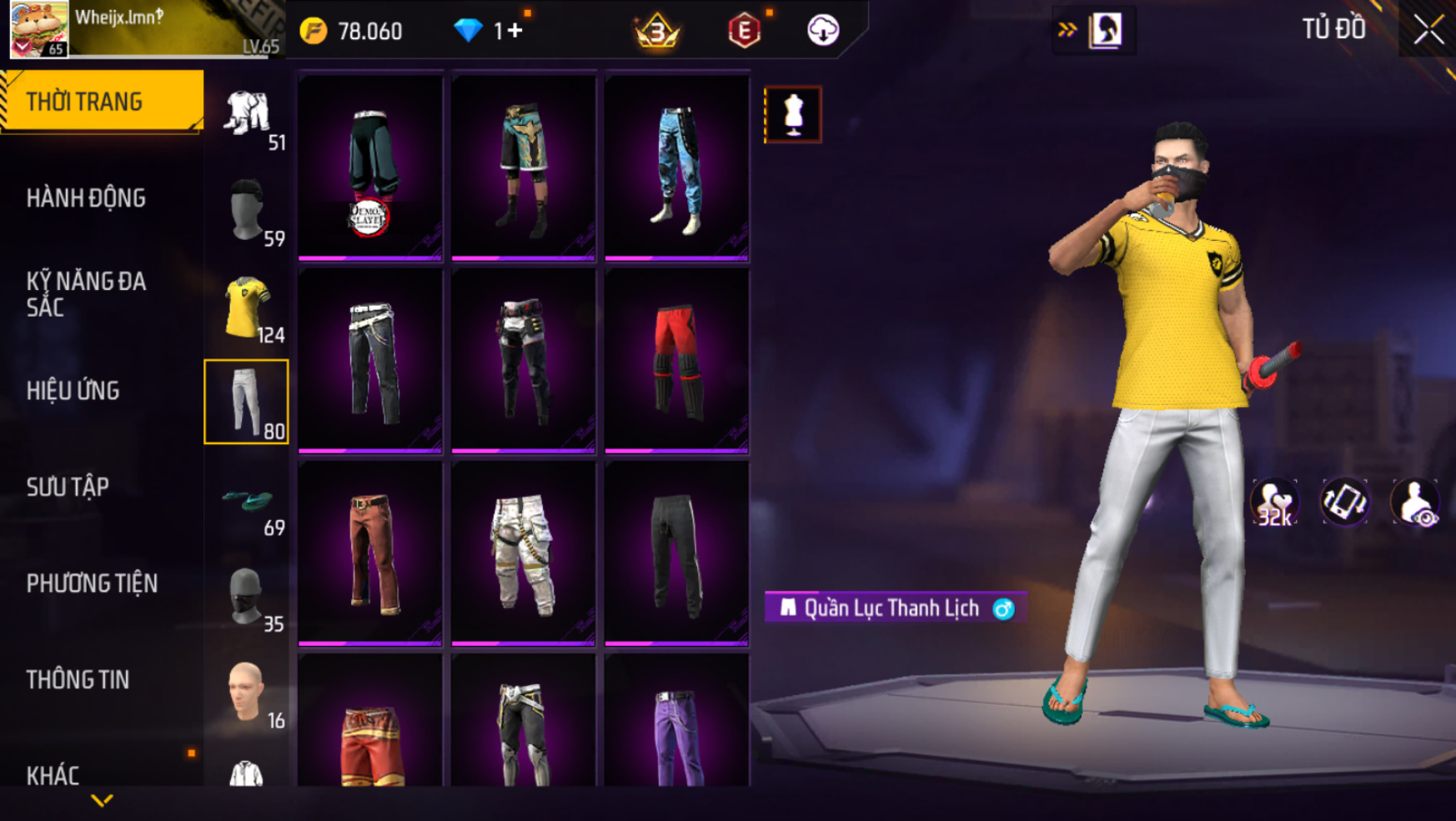Select the Phương Tiện tab
Screen dimensions: 1456x821
pyautogui.click(x=92, y=583)
